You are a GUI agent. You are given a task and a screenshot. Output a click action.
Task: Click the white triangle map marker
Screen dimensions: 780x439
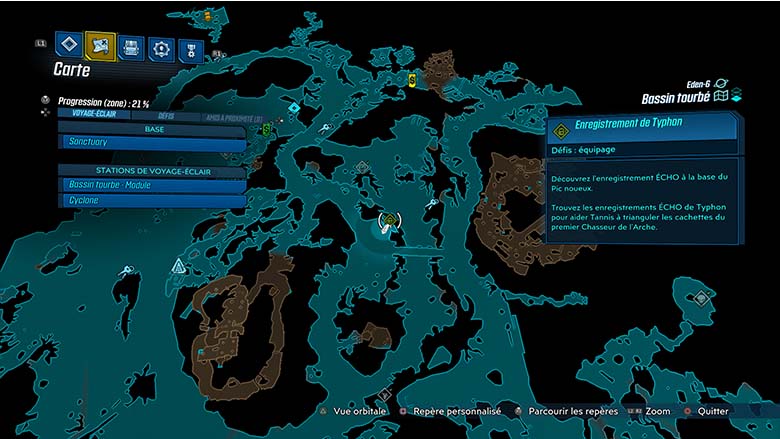click(179, 265)
